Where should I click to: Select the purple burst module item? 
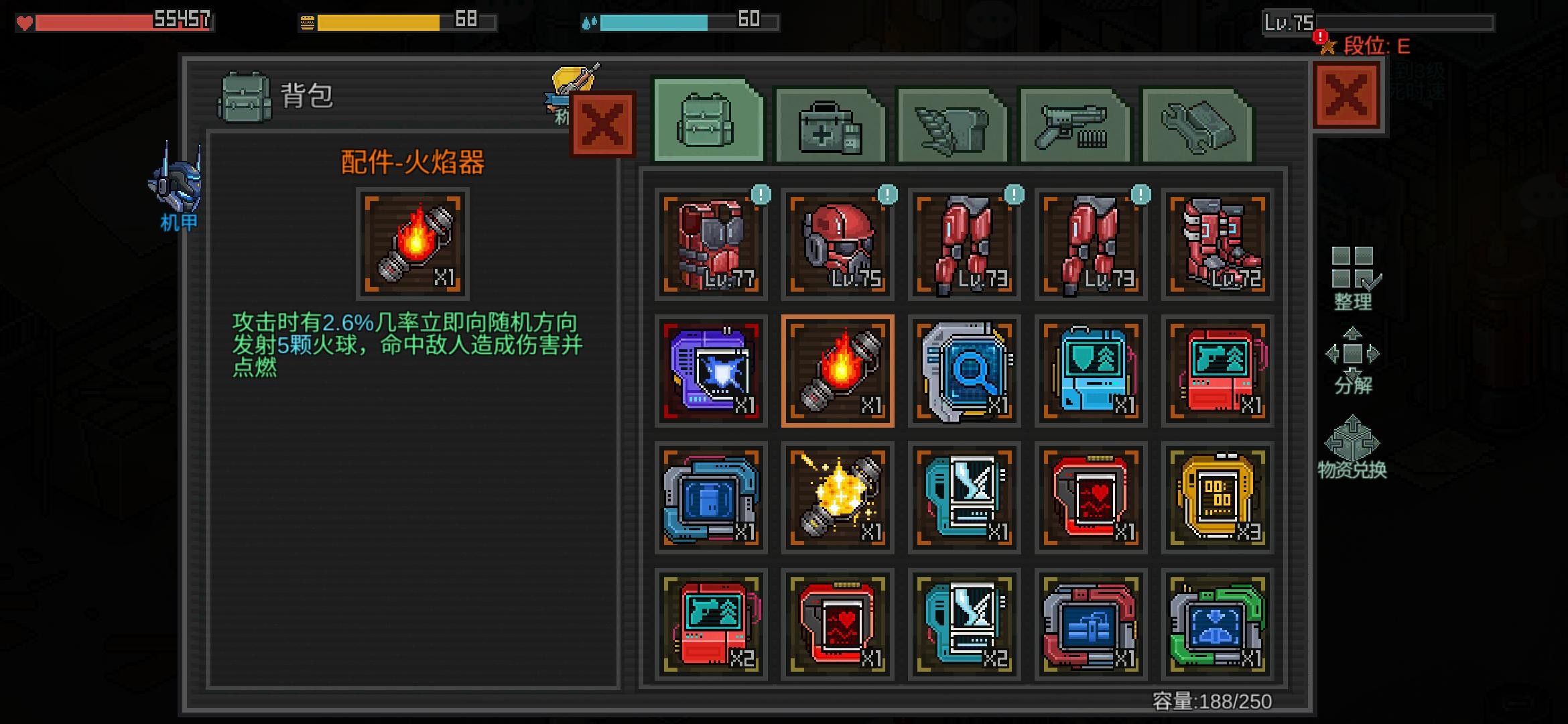[x=710, y=371]
